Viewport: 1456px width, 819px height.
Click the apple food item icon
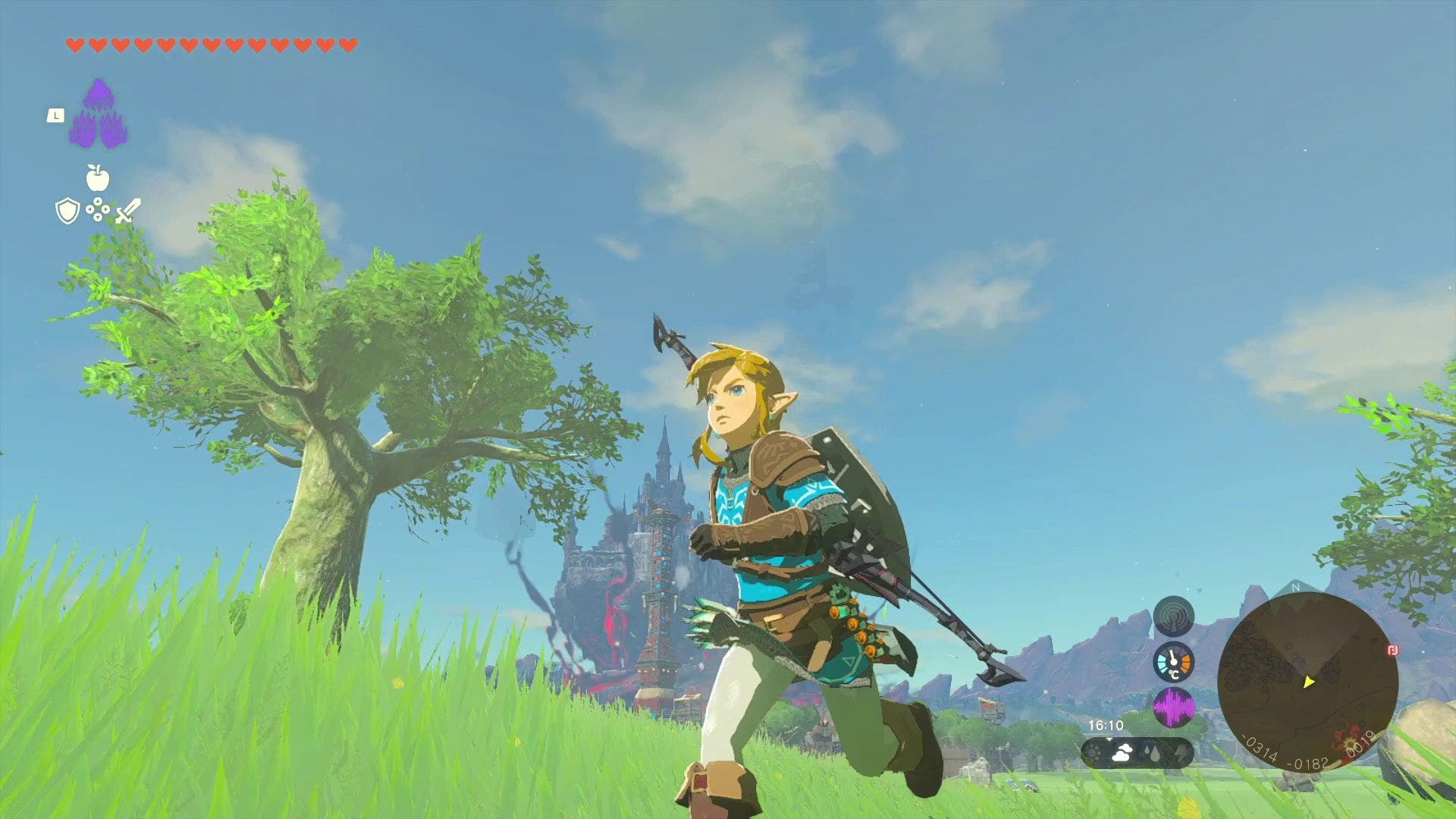pos(99,179)
